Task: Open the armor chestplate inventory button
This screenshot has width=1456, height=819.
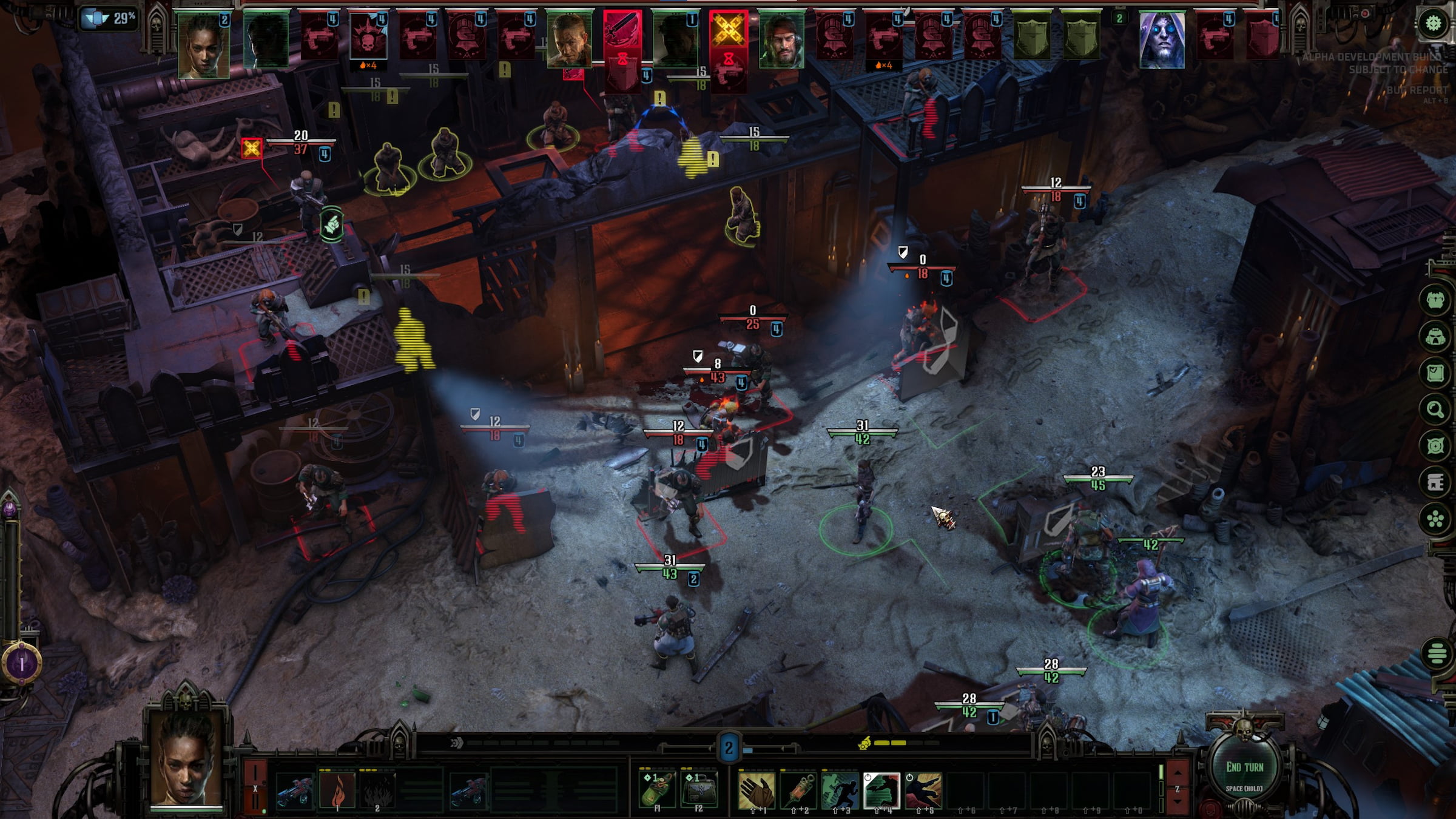Action: (1435, 300)
